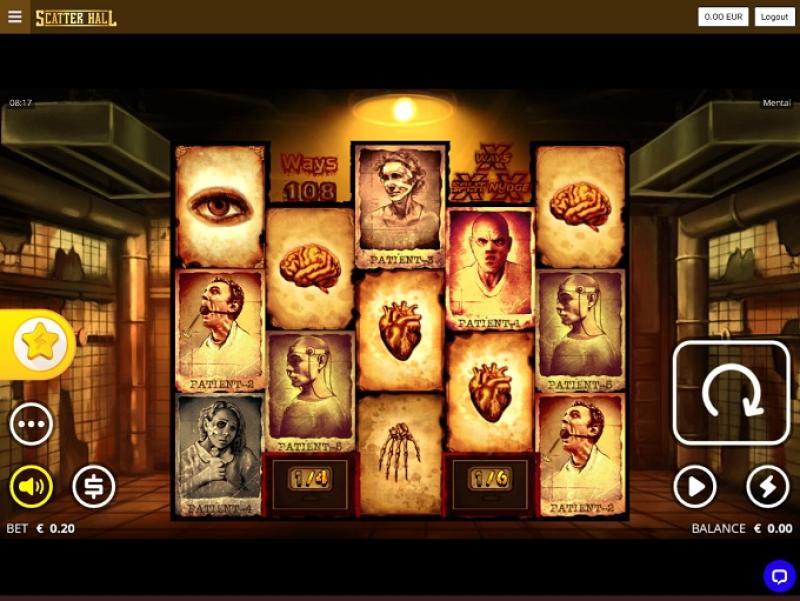Open the dollar-sign bet settings
This screenshot has height=601, width=800.
coord(94,487)
